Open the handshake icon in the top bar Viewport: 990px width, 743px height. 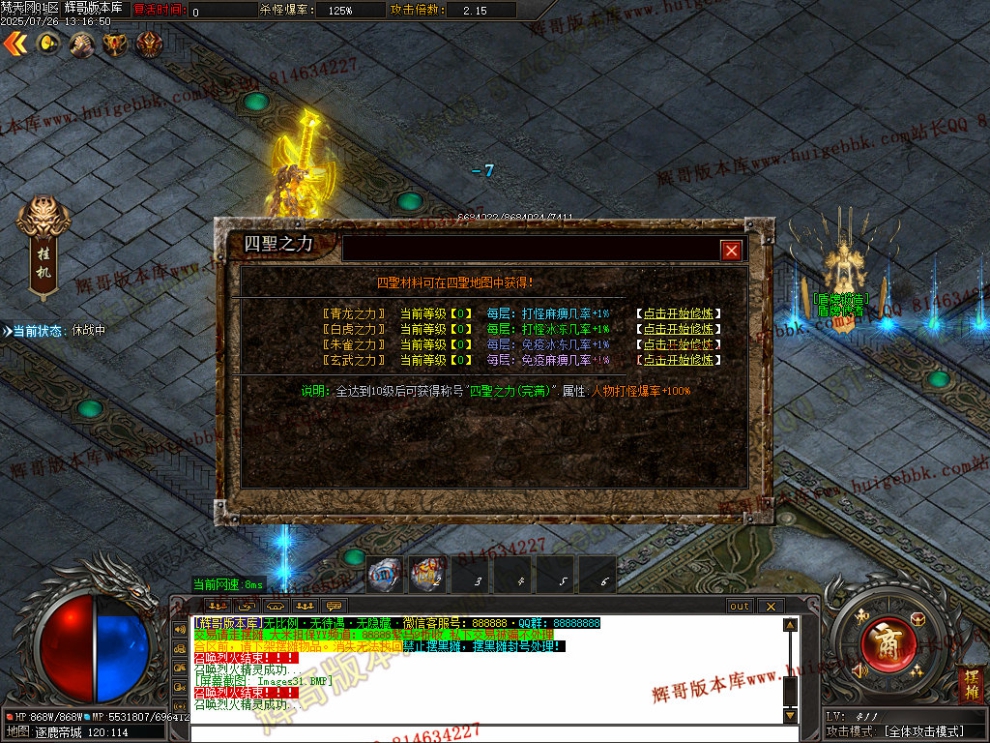tap(82, 44)
